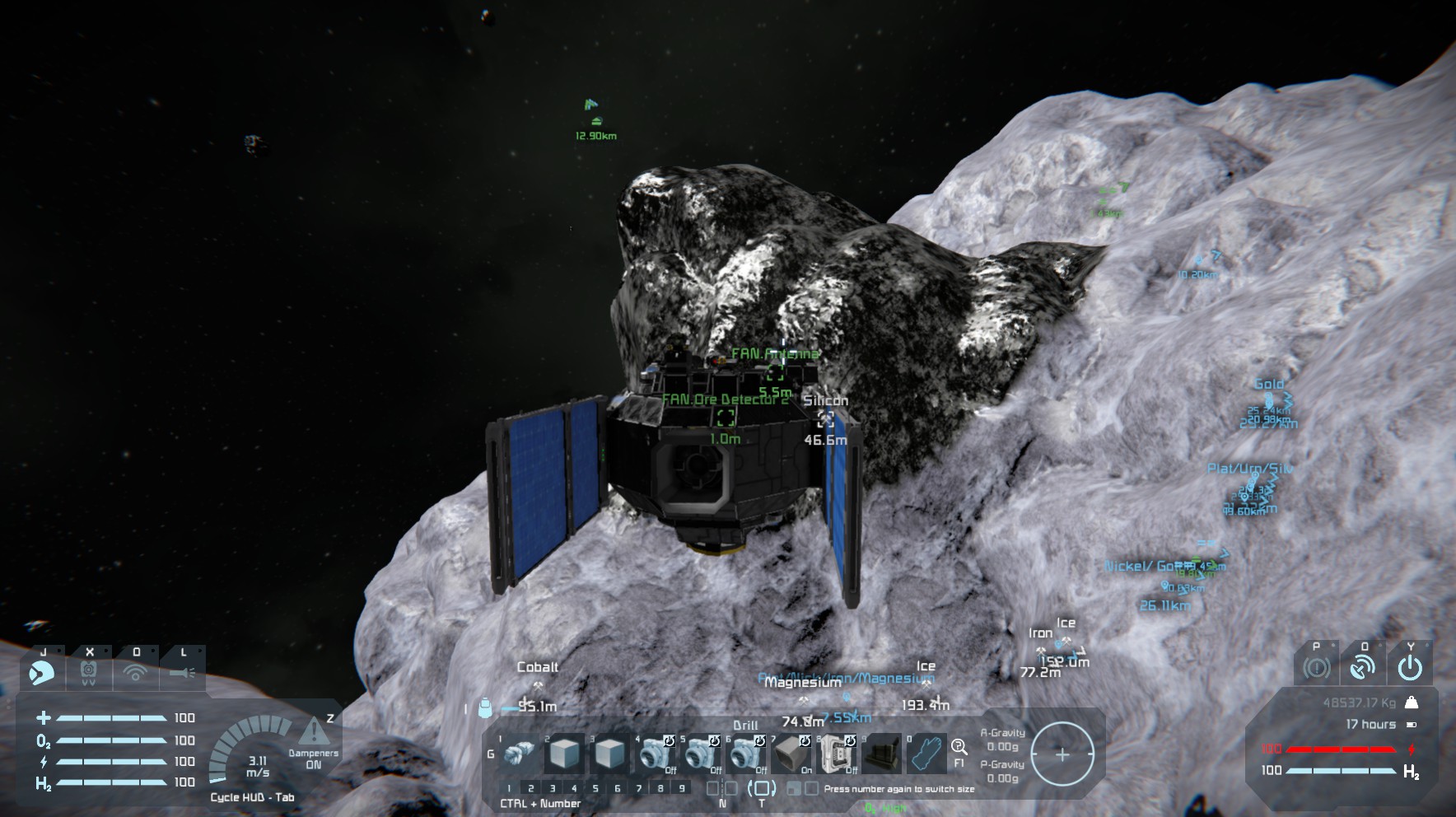1456x817 pixels.
Task: Open the help magnifier icon labeled F1
Action: pos(959,747)
